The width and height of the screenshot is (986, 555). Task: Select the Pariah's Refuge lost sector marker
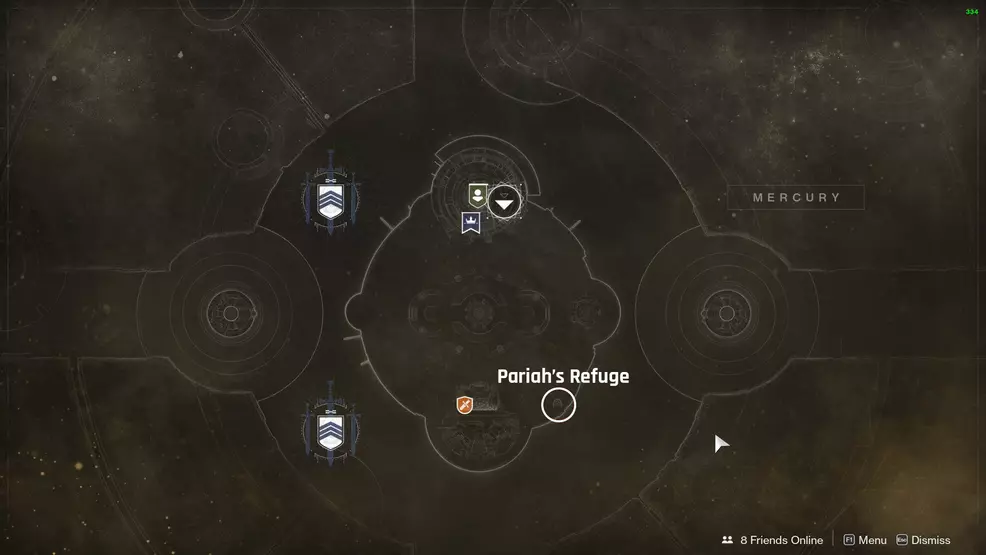click(559, 405)
